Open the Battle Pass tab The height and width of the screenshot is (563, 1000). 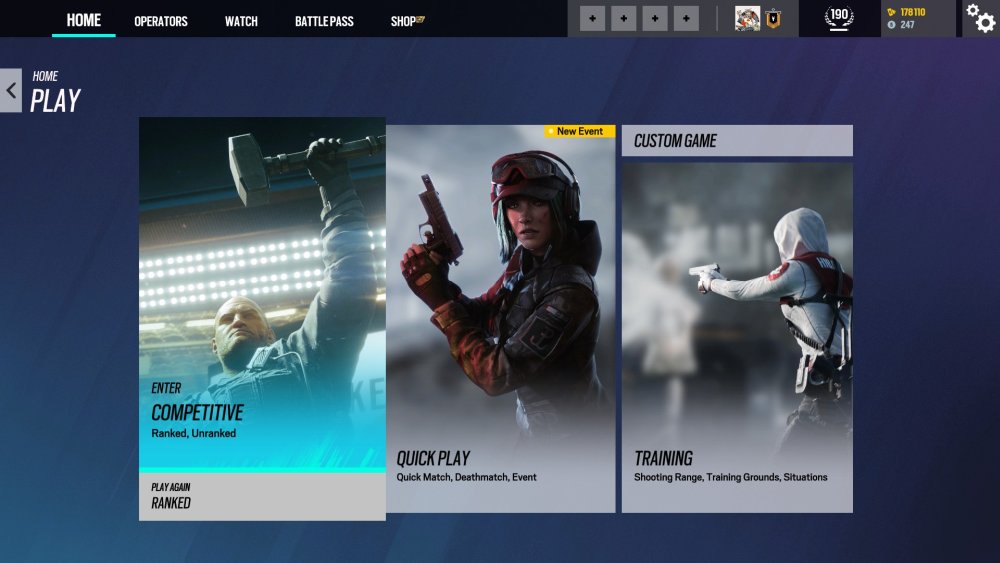(x=324, y=21)
